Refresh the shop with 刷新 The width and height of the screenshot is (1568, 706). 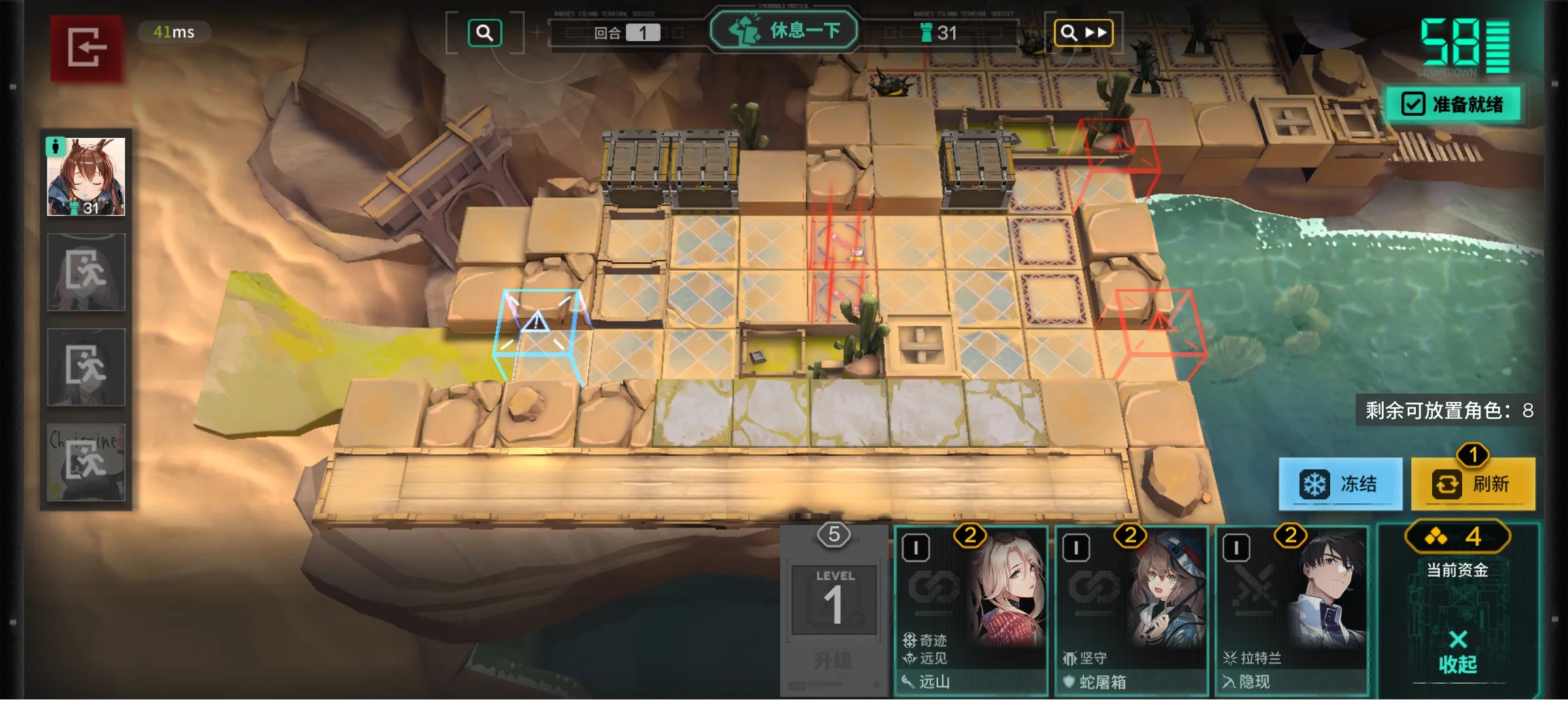tap(1473, 484)
